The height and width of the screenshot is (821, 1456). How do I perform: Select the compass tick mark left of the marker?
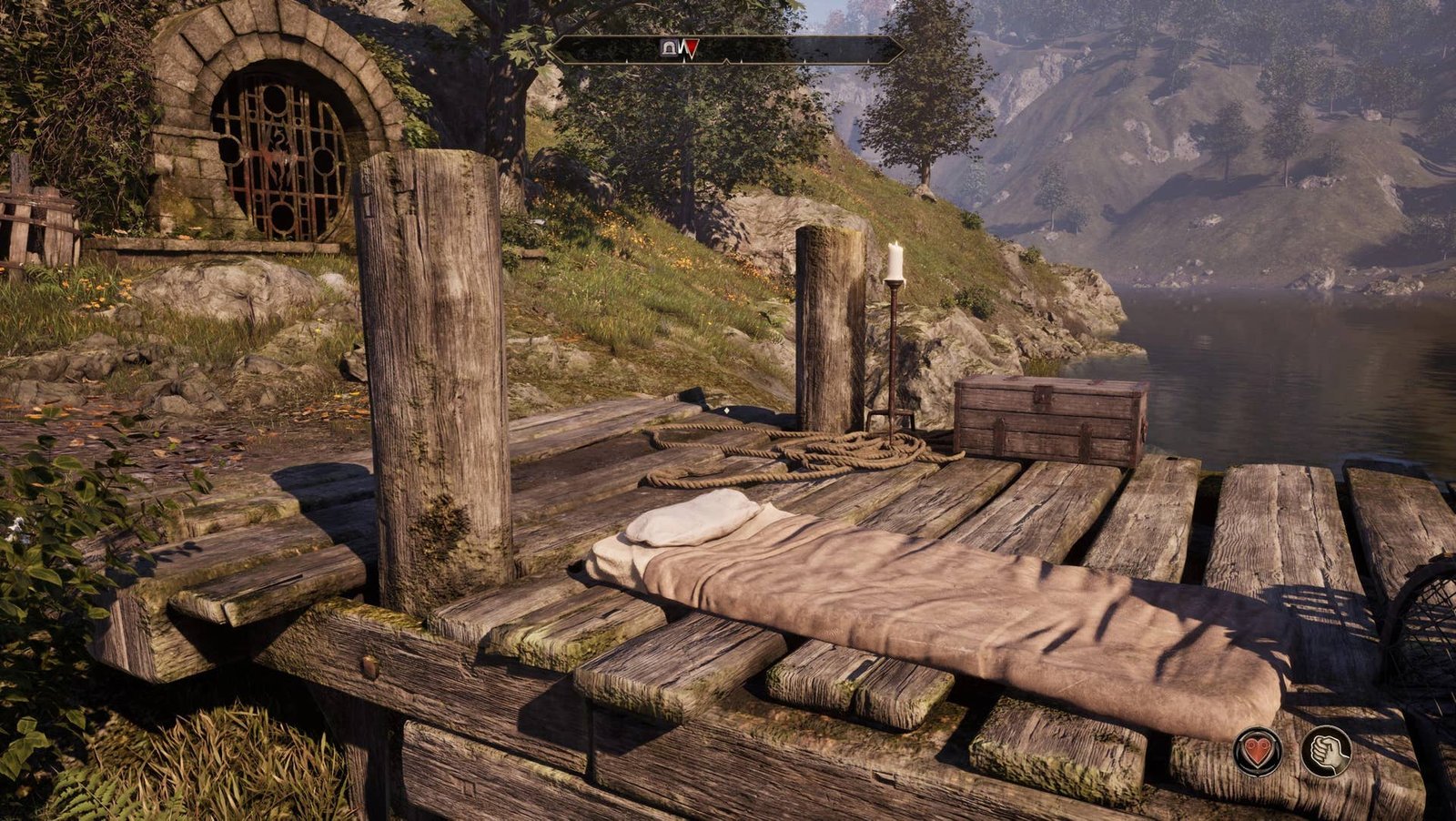(x=627, y=60)
